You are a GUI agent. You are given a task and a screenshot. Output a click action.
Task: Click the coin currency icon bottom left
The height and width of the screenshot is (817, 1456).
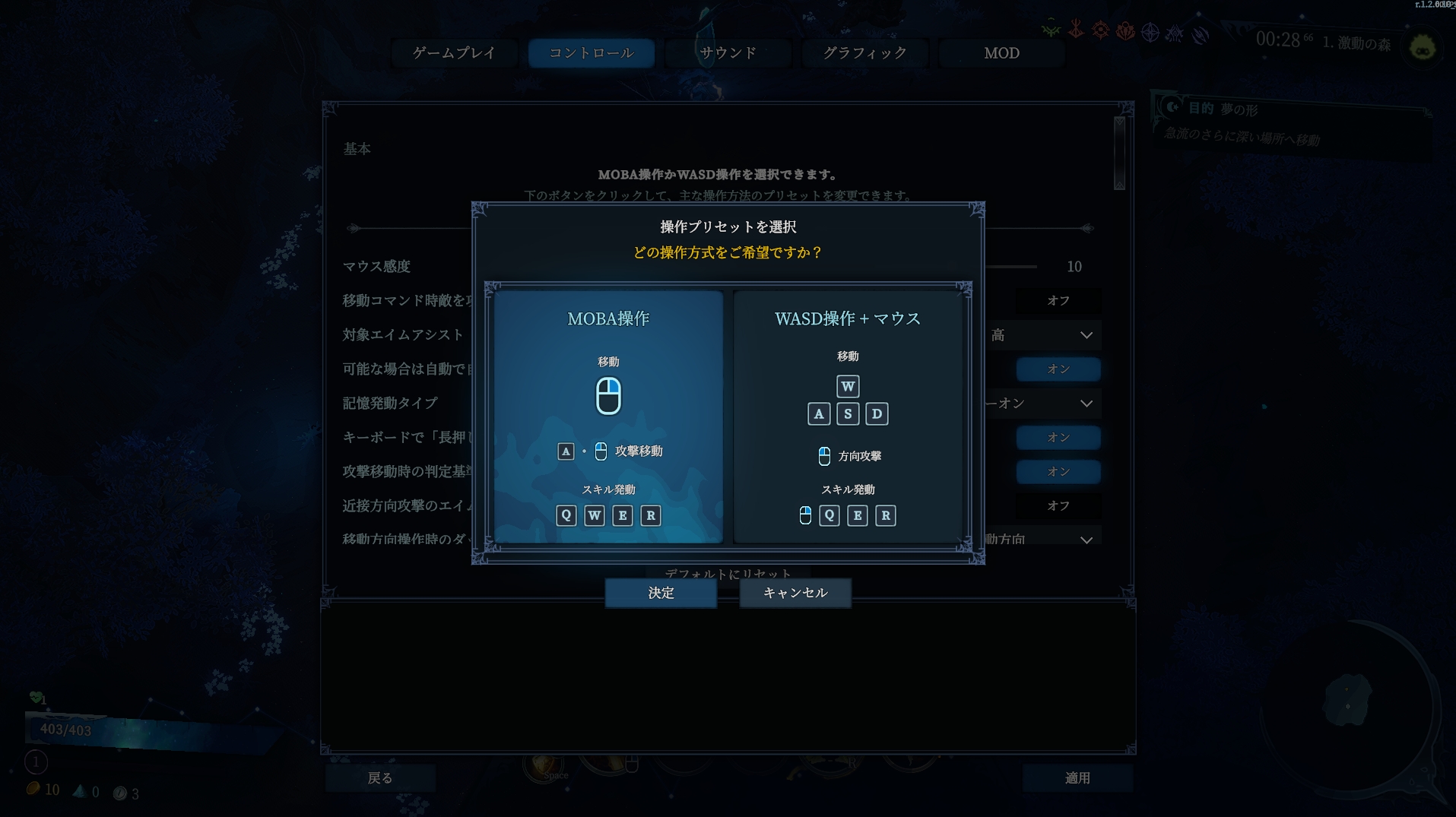32,790
